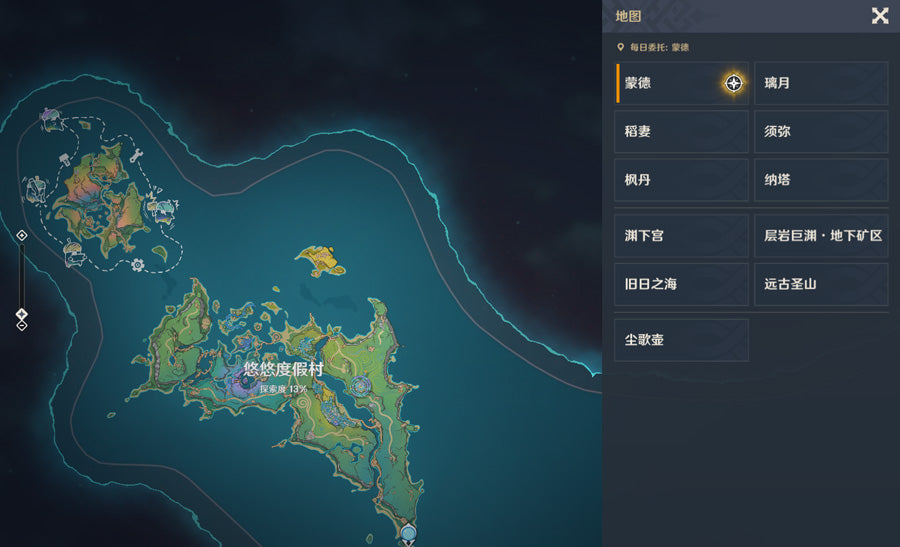Open the 渊下宫 area map
The width and height of the screenshot is (900, 547).
tap(681, 236)
